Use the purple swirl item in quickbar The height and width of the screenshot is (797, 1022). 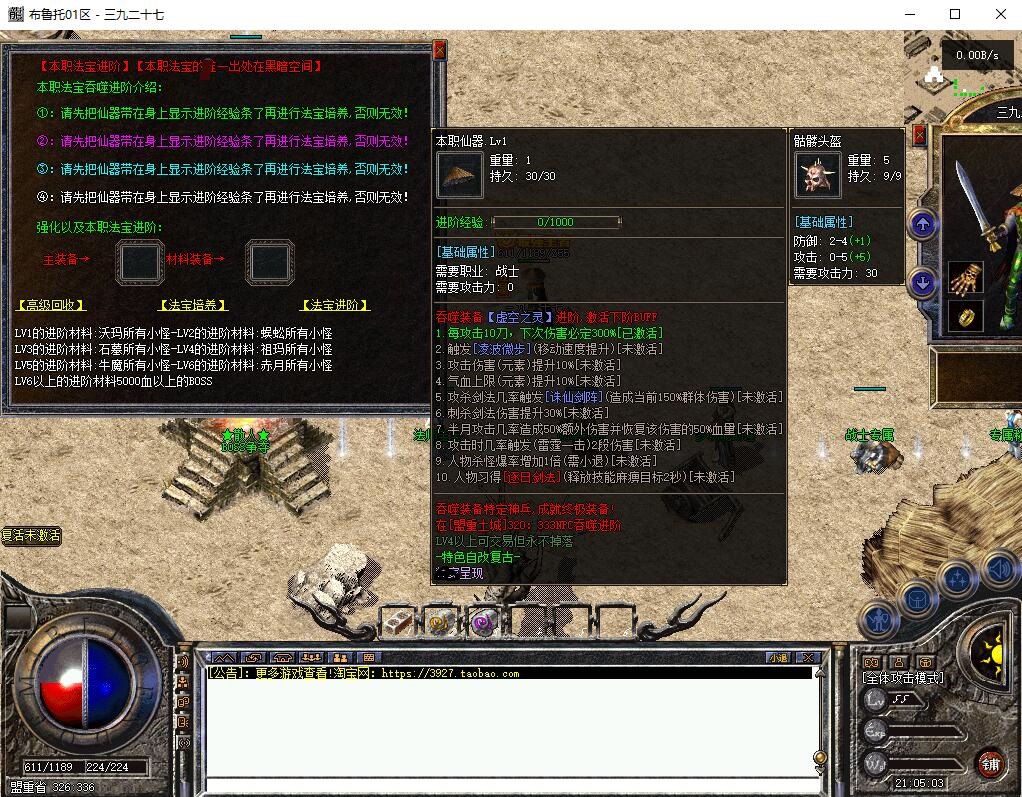[483, 622]
